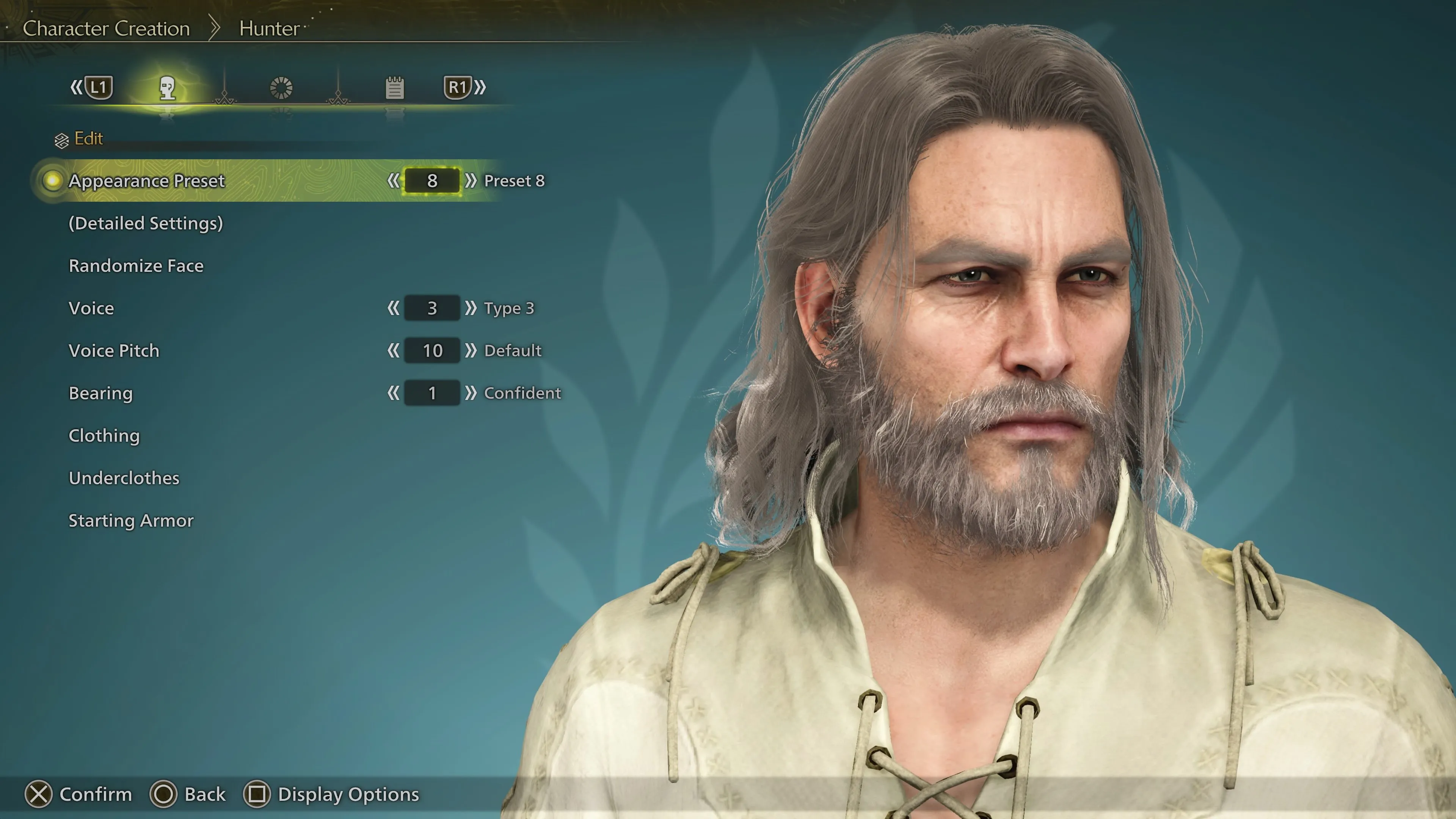Click the Voice Pitch value field

pos(431,350)
